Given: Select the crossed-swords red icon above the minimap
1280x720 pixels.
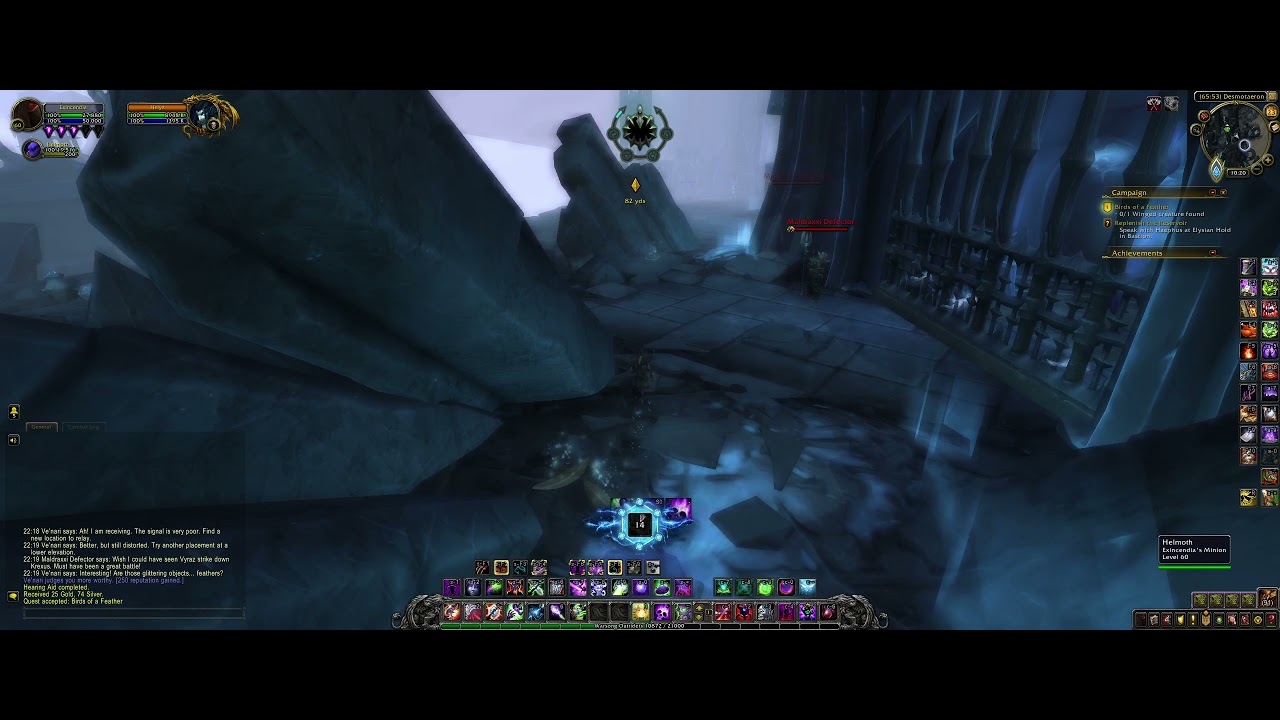Looking at the screenshot, I should click(1154, 102).
